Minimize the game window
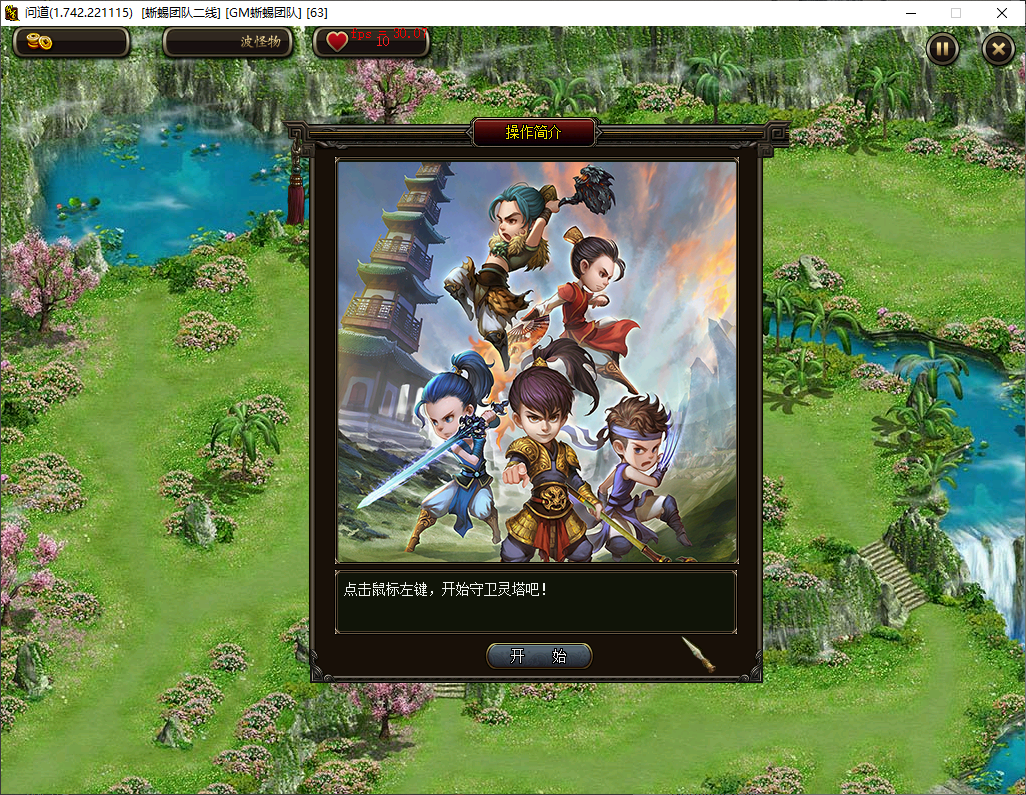The image size is (1026, 795). (x=910, y=13)
